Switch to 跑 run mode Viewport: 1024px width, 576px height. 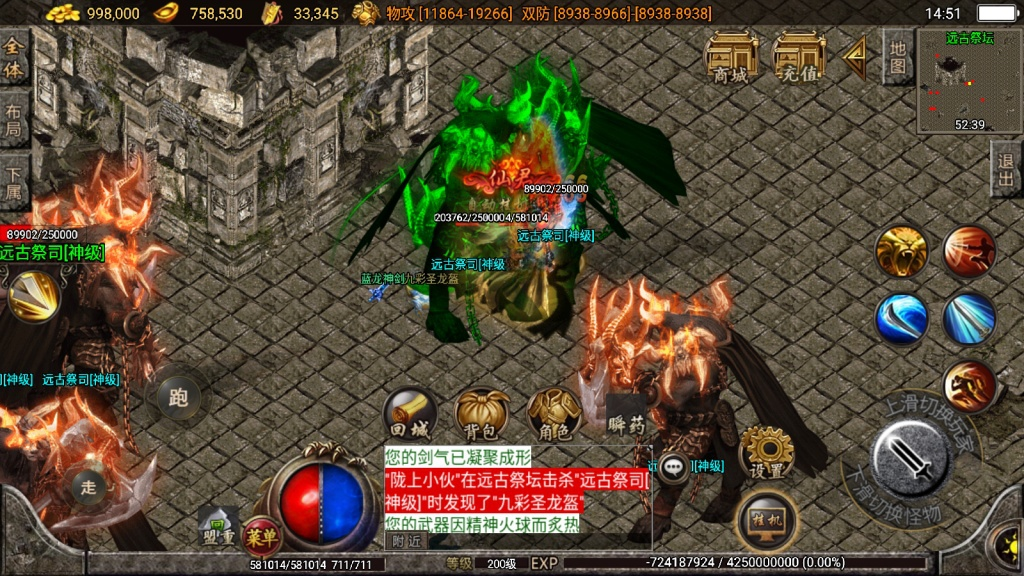tap(179, 398)
